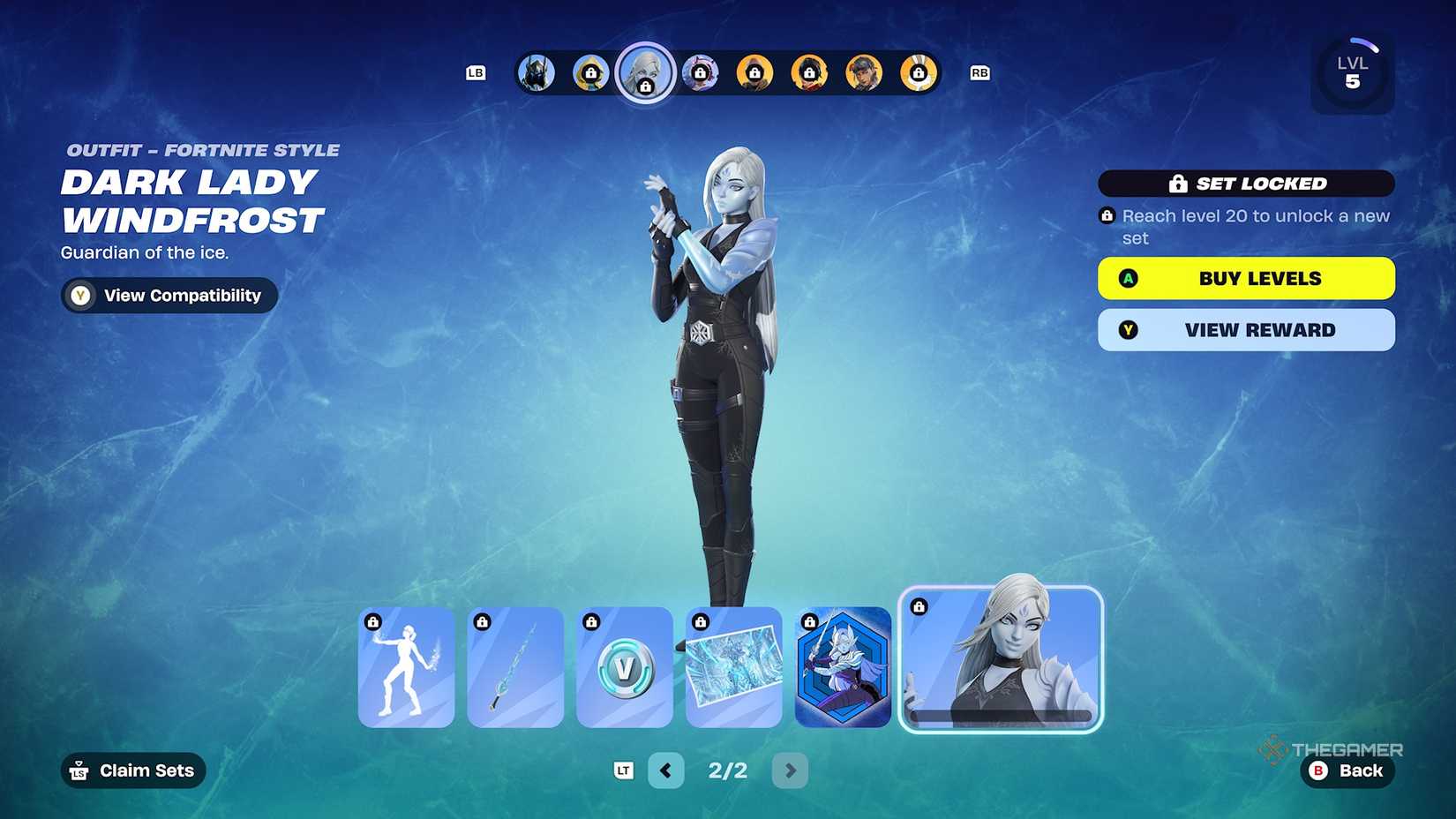The image size is (1456, 819).
Task: Open the frost pickaxe reward tile
Action: pos(515,668)
